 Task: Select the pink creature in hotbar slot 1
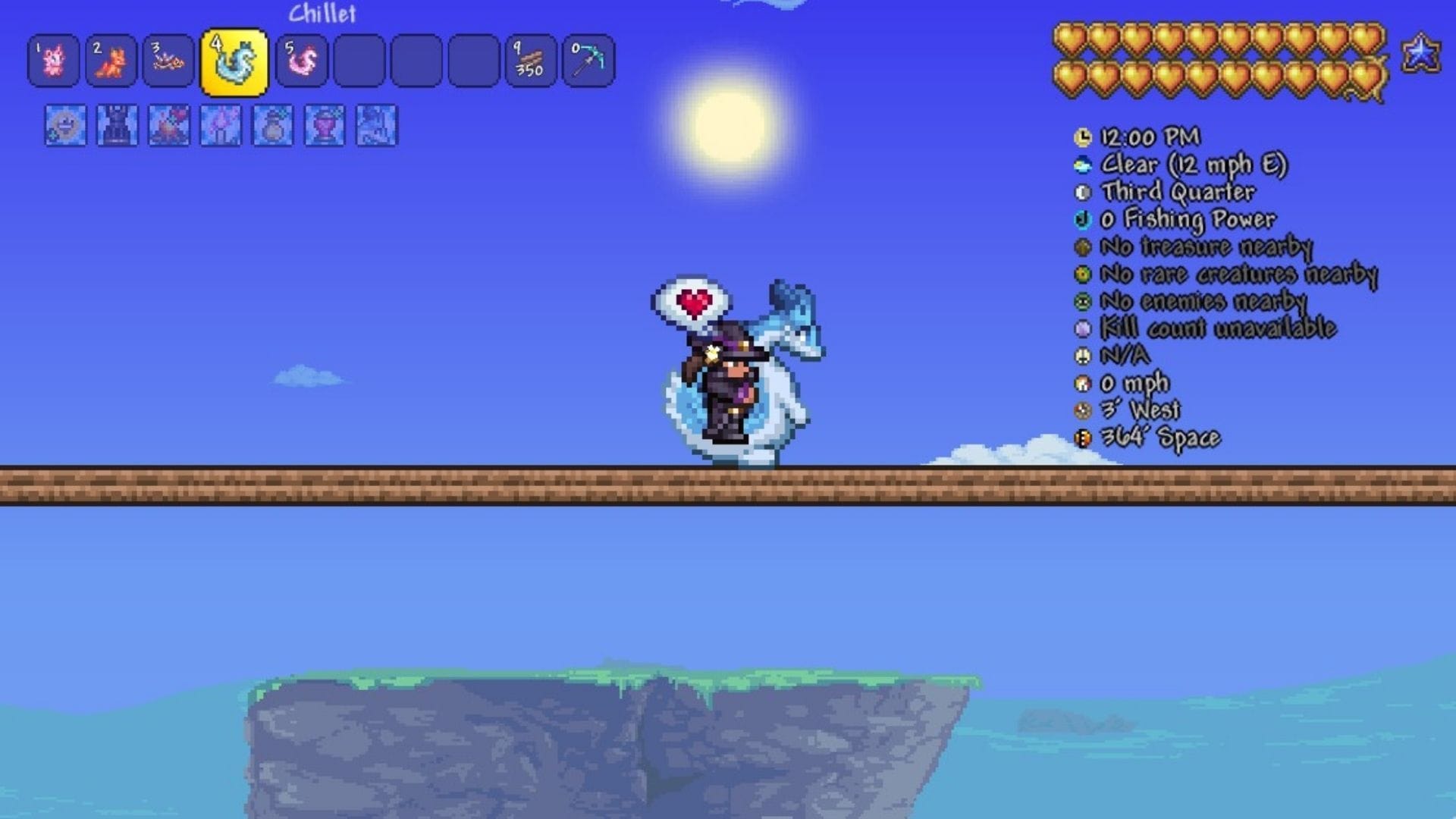[x=53, y=61]
